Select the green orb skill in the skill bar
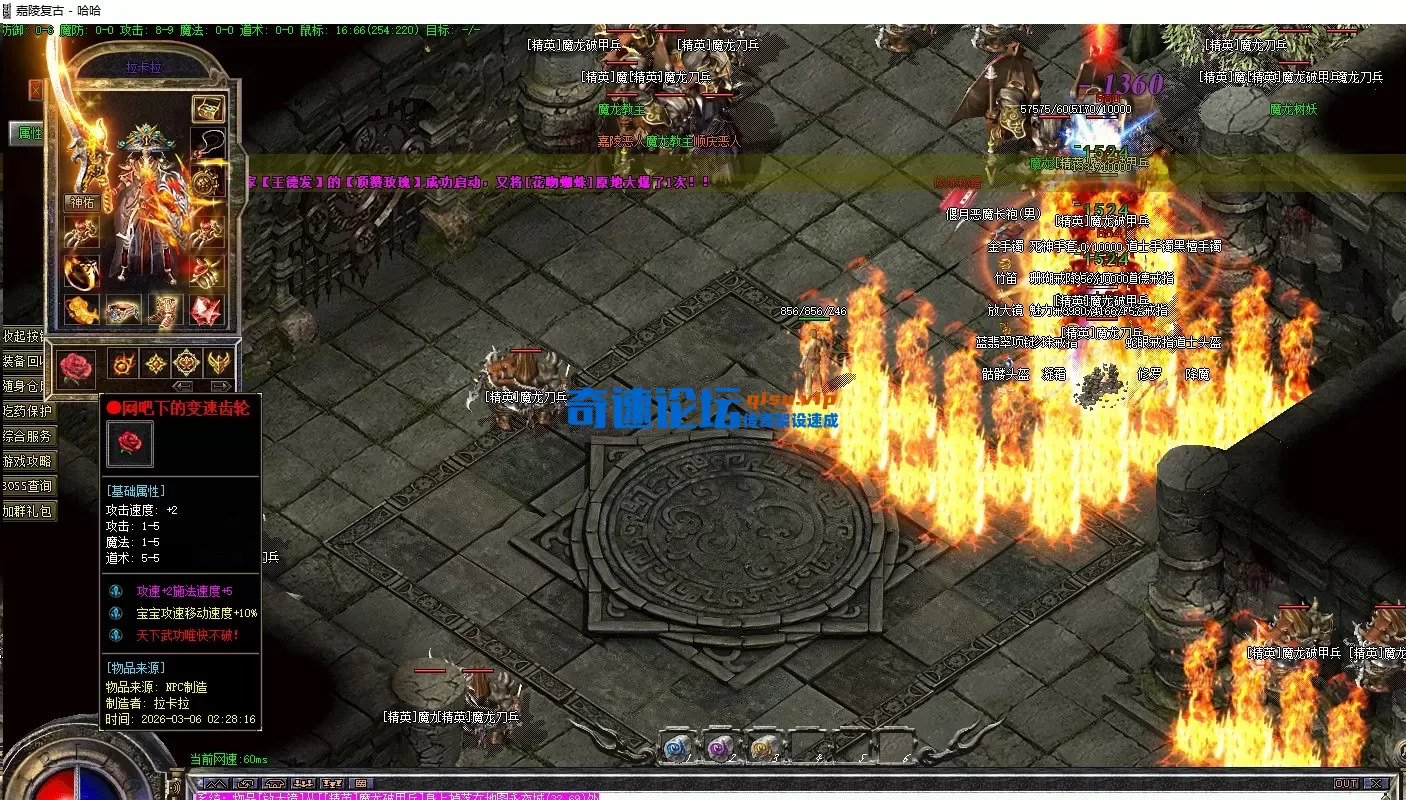 (x=761, y=747)
